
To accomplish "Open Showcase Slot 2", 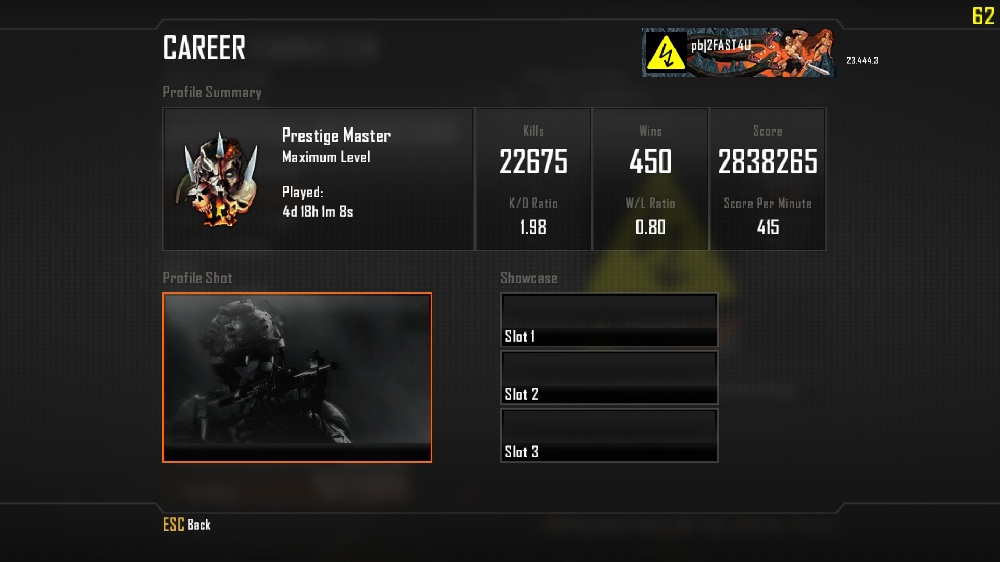I will (609, 378).
